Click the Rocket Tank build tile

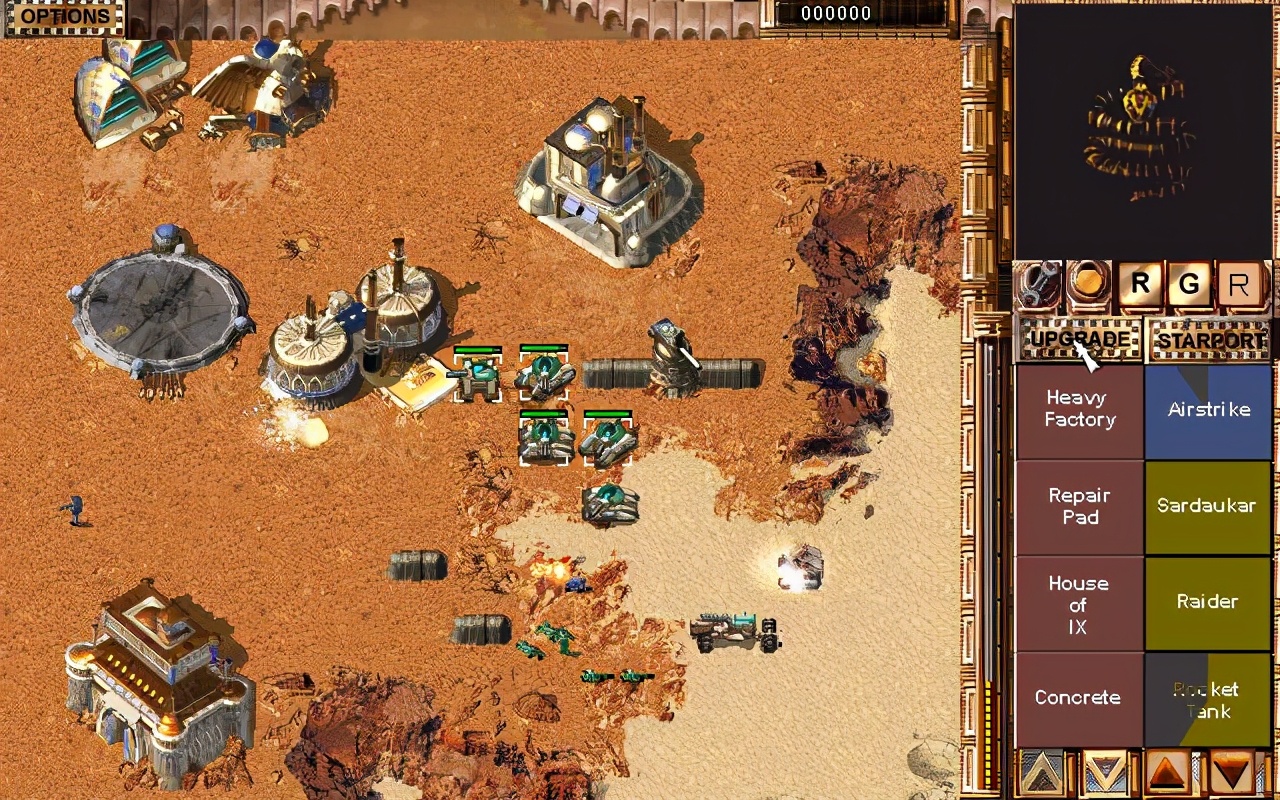click(1208, 700)
